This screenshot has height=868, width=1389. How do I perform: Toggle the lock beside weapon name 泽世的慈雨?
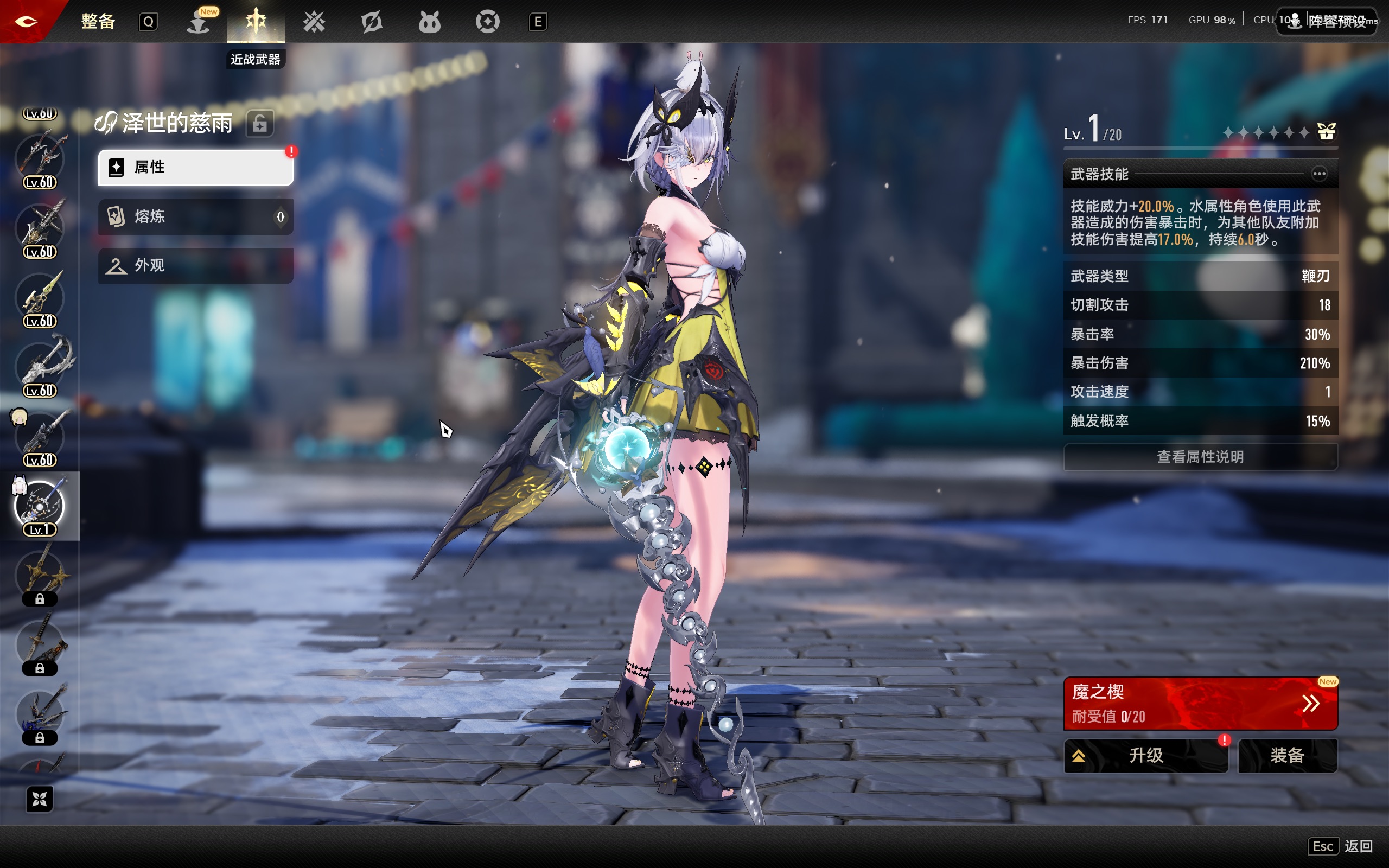259,124
